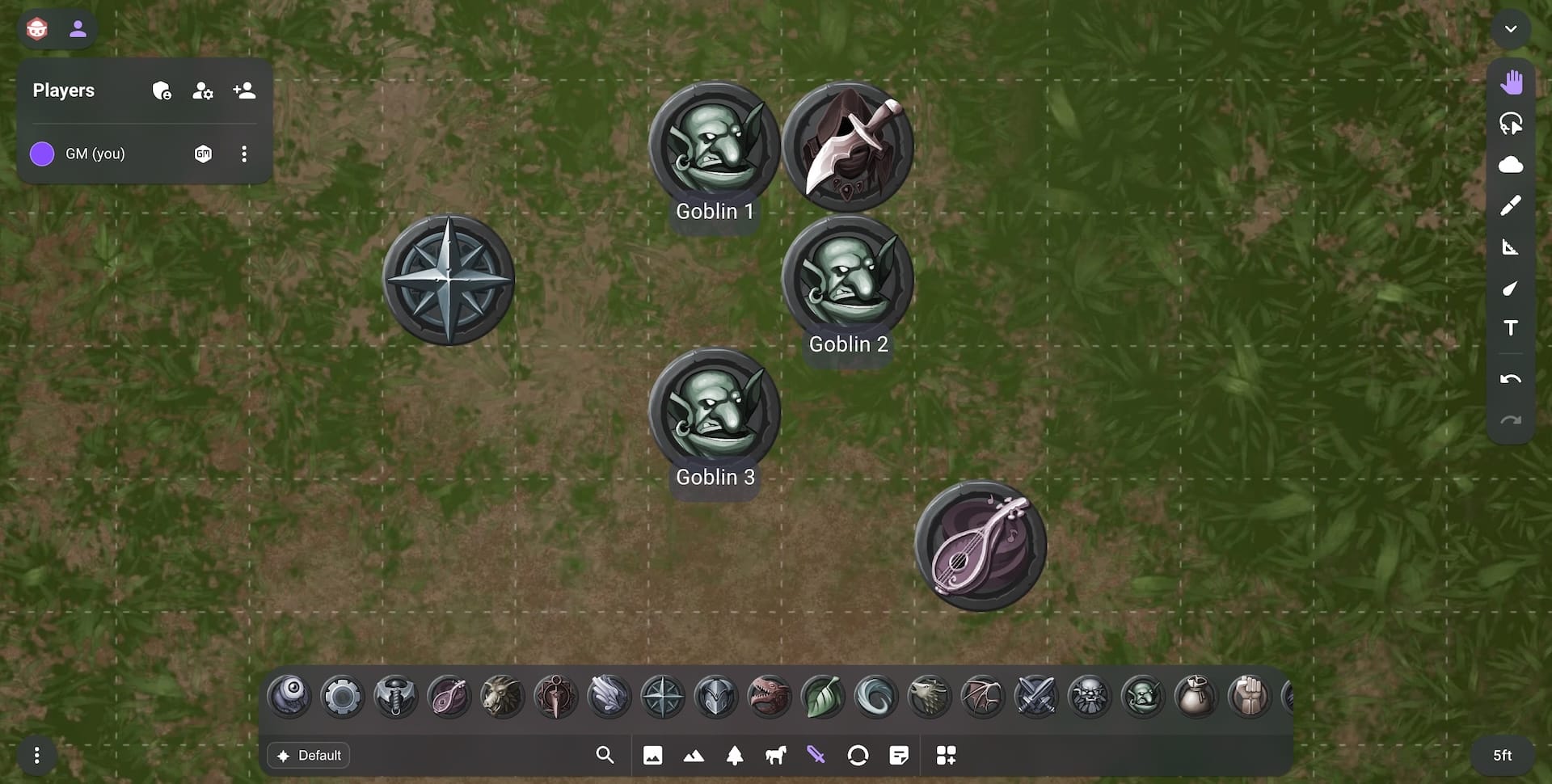Activate the measure ruler tool

1510,247
